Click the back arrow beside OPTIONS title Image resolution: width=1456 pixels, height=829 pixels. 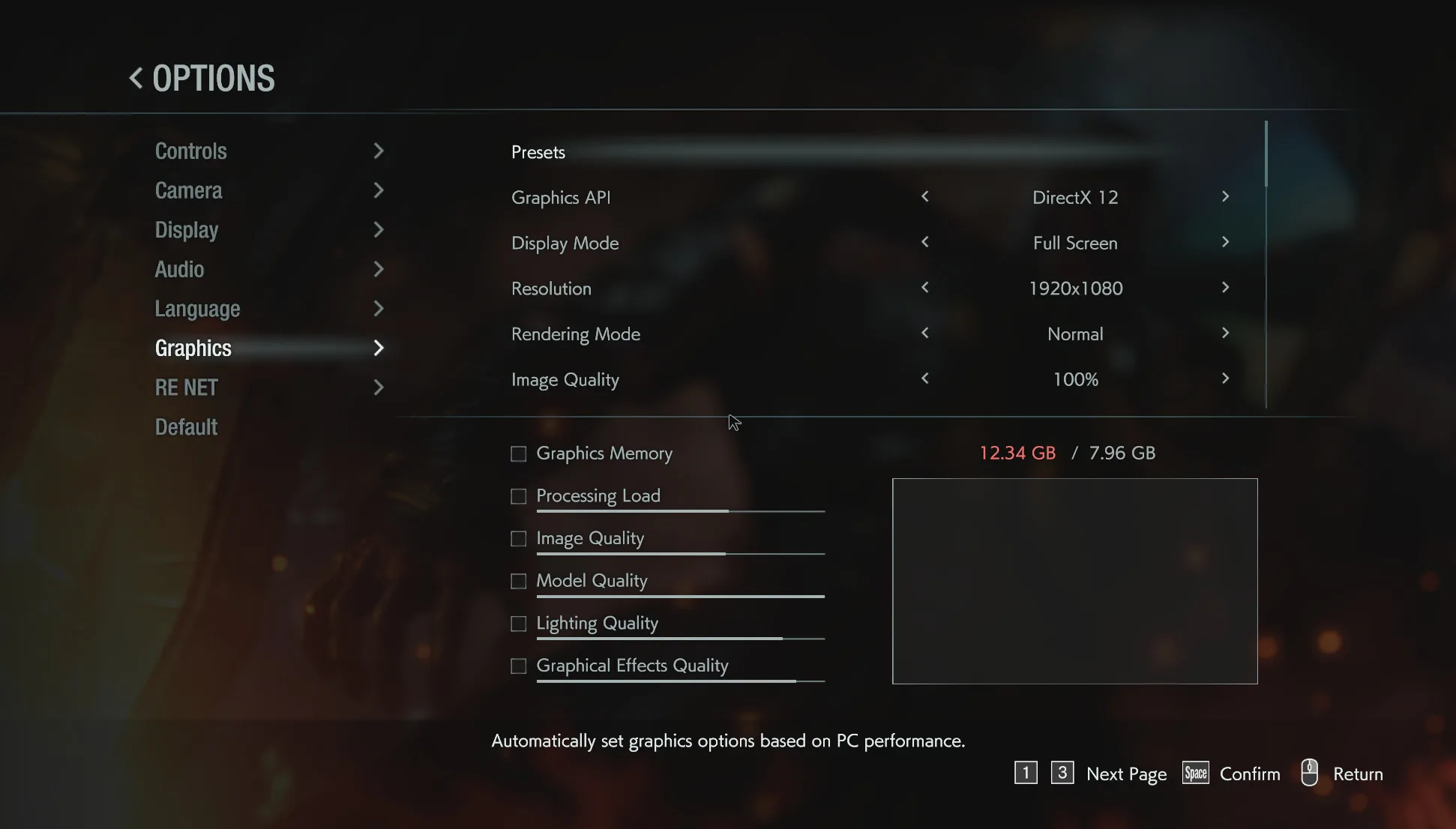click(x=136, y=78)
